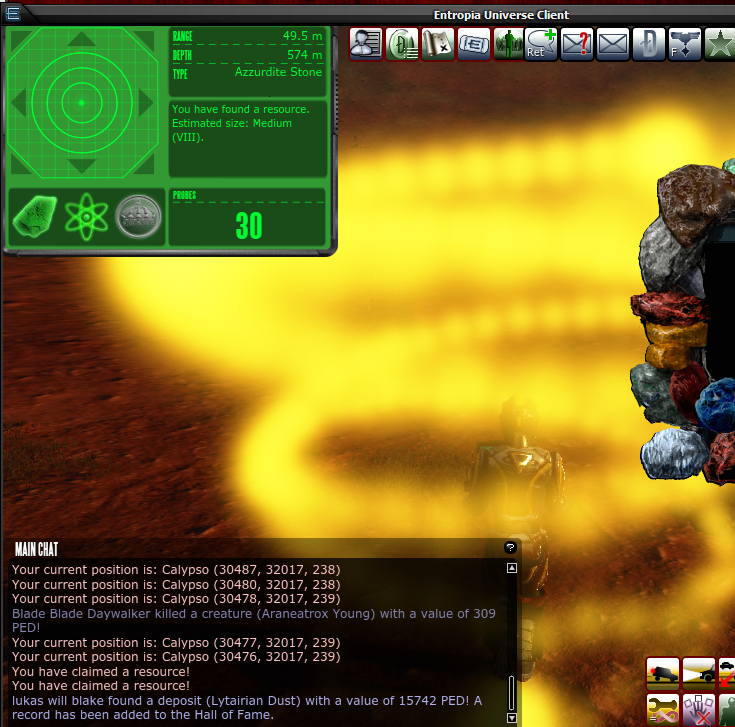Click the chat scroll down arrow
Image resolution: width=735 pixels, height=727 pixels.
pos(512,717)
